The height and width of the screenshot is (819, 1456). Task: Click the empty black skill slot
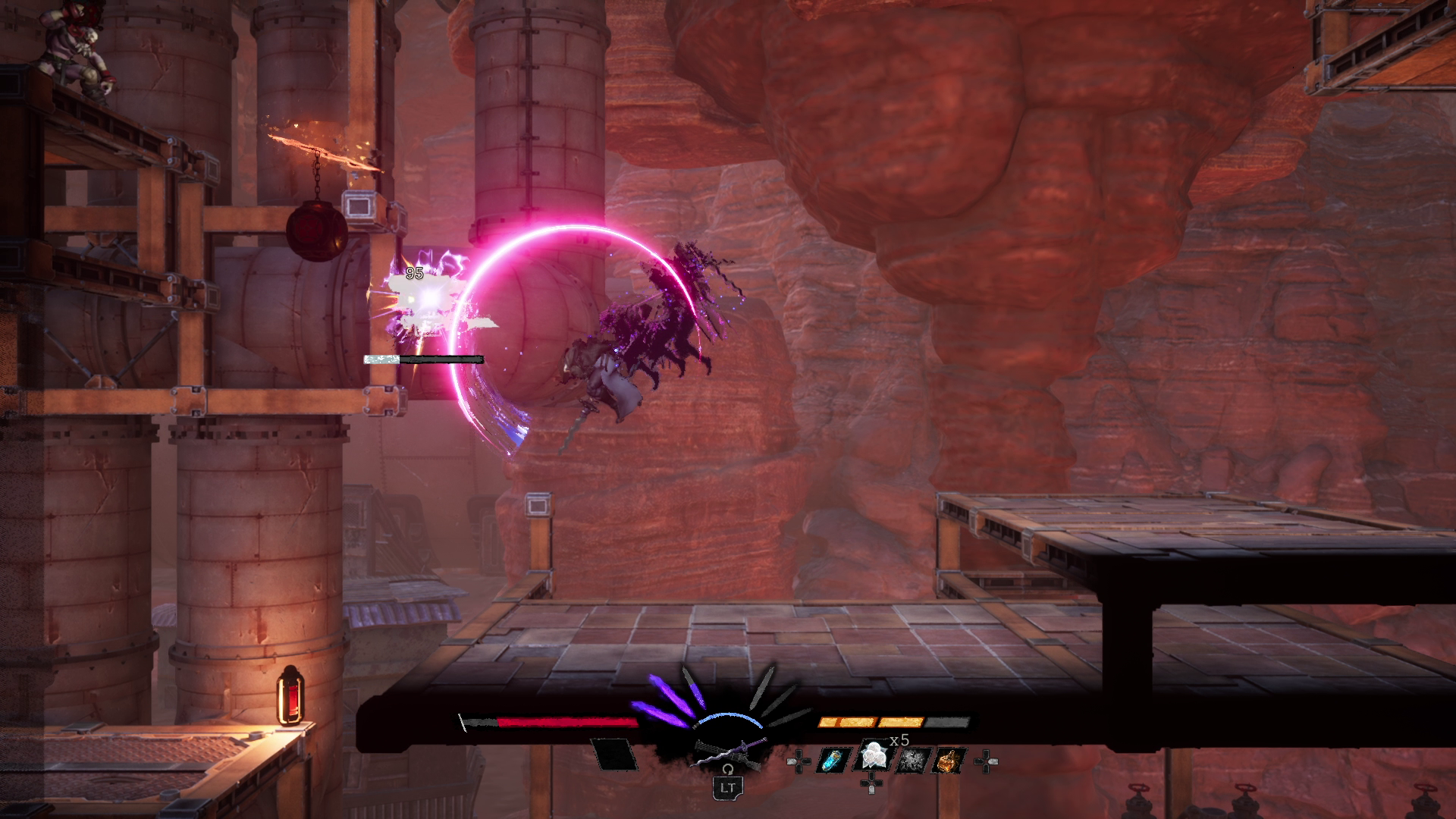(615, 754)
